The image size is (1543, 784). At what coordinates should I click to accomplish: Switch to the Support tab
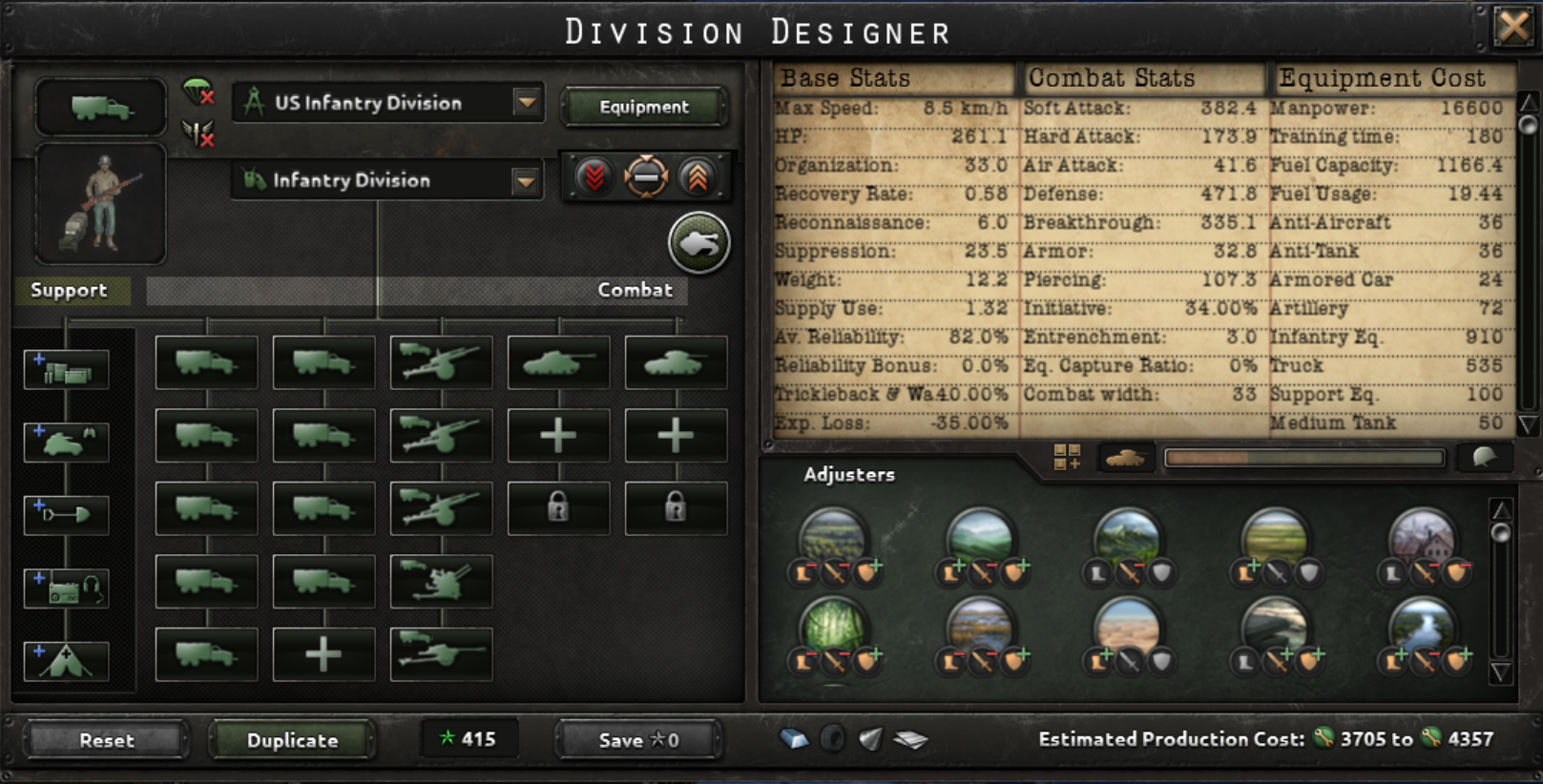tap(69, 291)
